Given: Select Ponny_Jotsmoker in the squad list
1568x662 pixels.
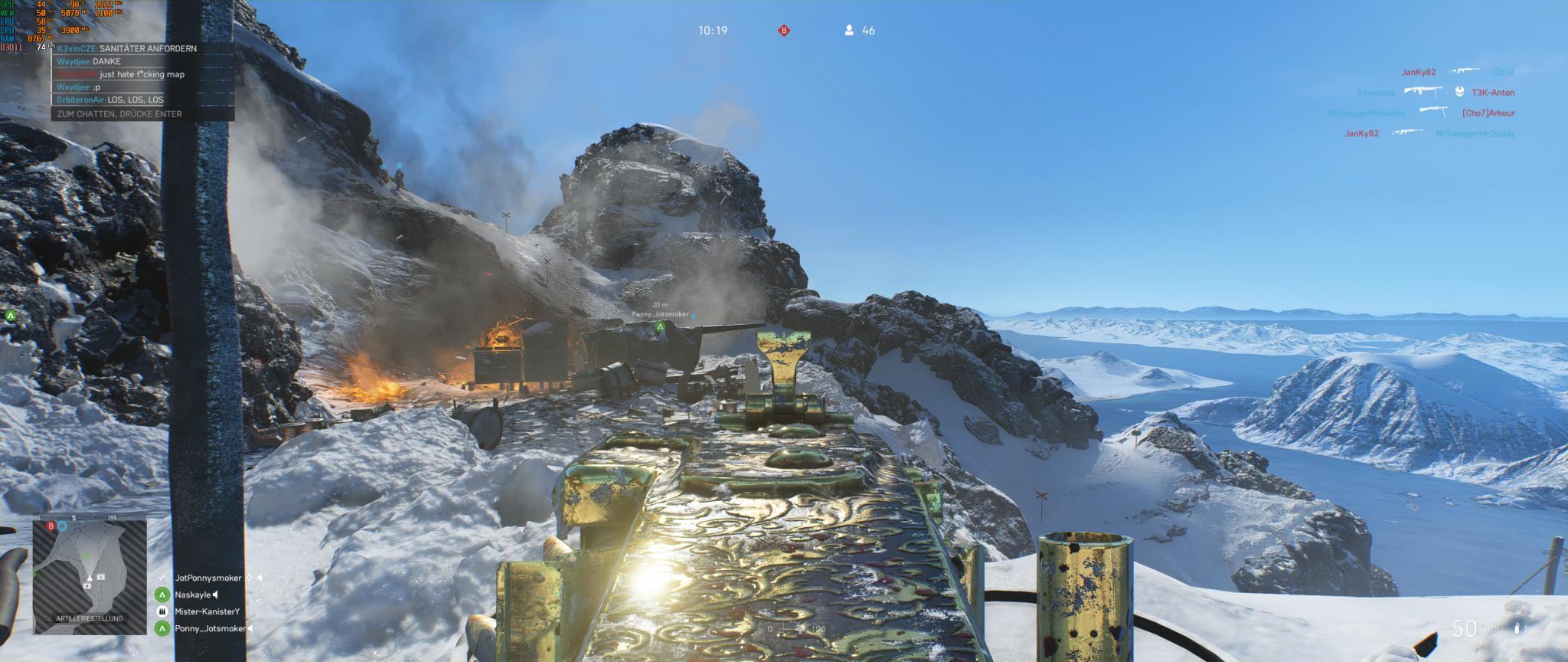Looking at the screenshot, I should point(210,628).
